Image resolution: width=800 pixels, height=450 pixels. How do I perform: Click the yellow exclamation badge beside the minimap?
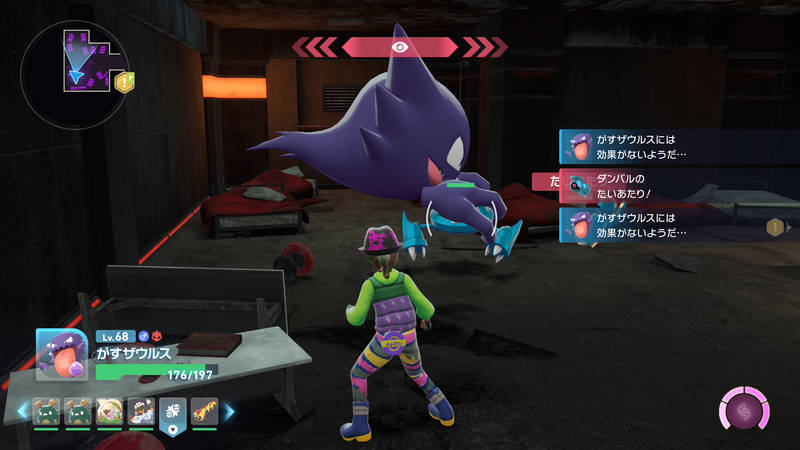(x=124, y=81)
